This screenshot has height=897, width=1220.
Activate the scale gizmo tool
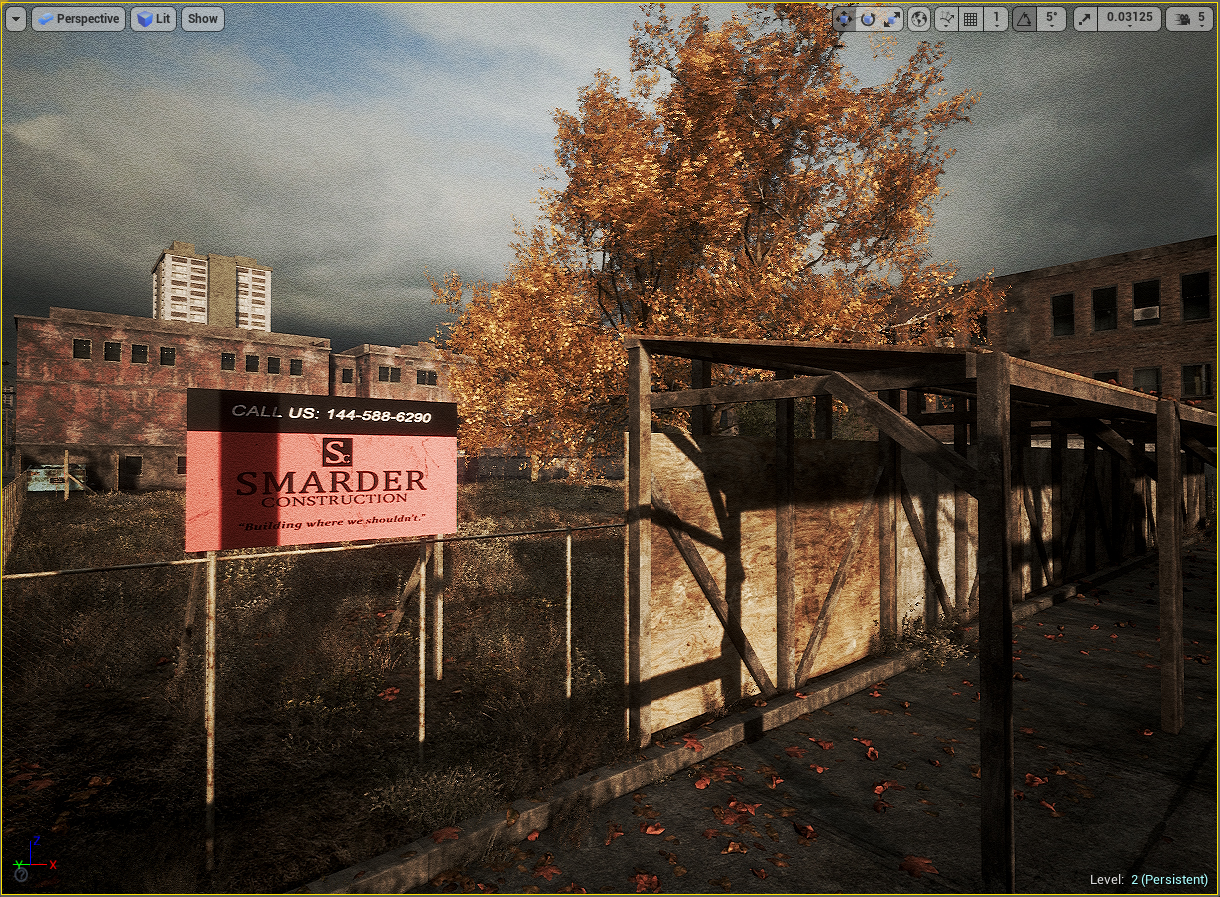pos(891,19)
